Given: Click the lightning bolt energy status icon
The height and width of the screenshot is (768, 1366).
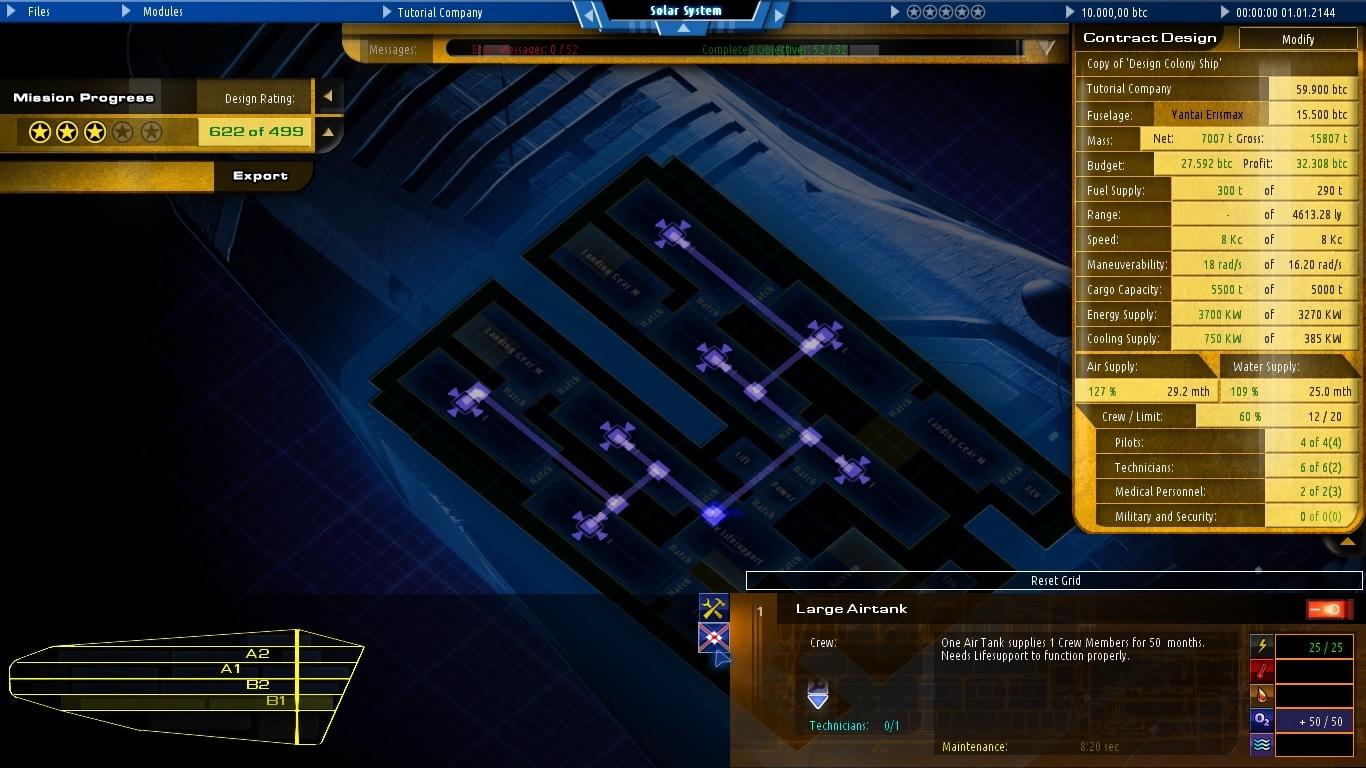Looking at the screenshot, I should pos(1260,646).
